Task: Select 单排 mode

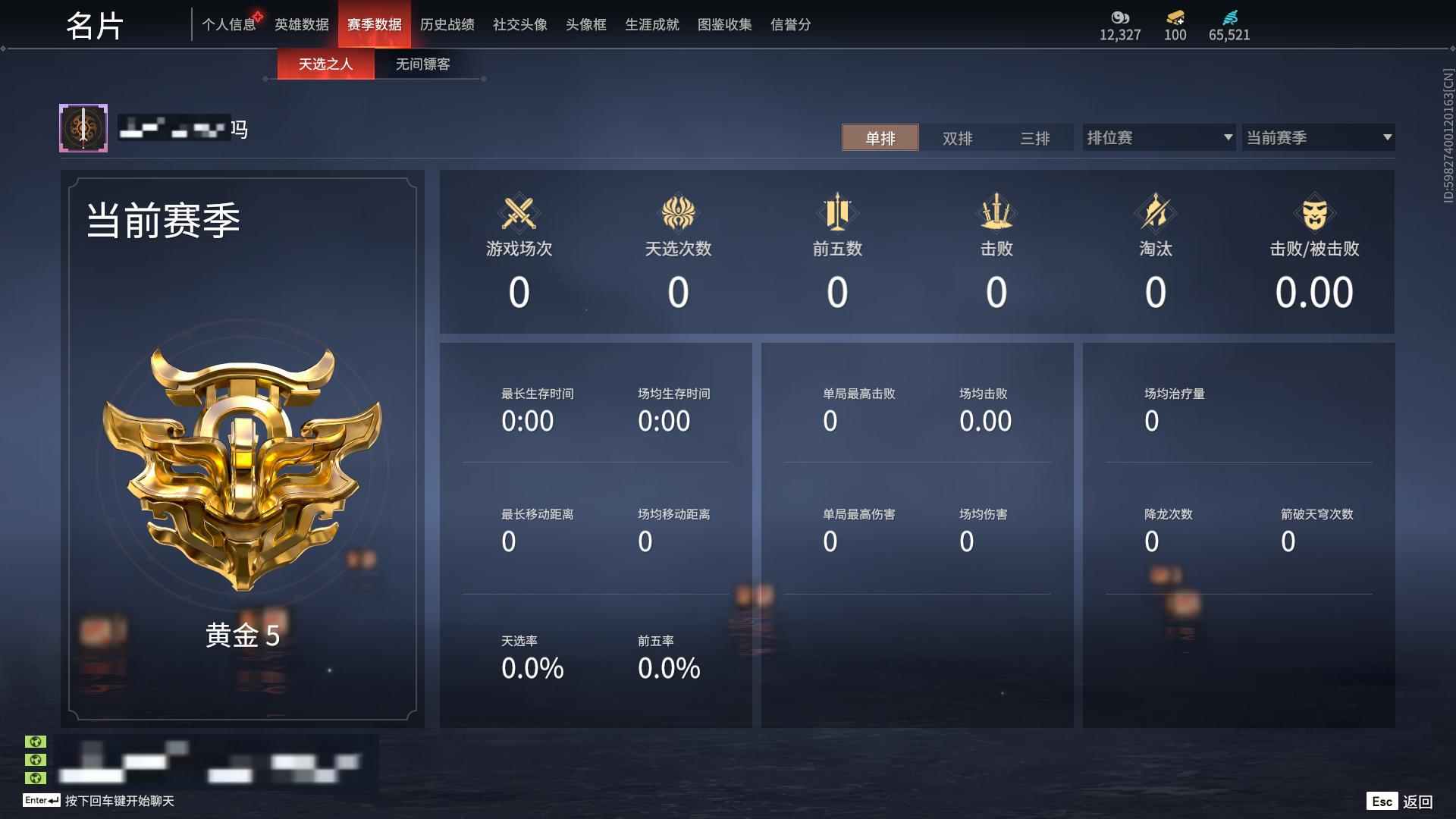Action: pyautogui.click(x=880, y=138)
